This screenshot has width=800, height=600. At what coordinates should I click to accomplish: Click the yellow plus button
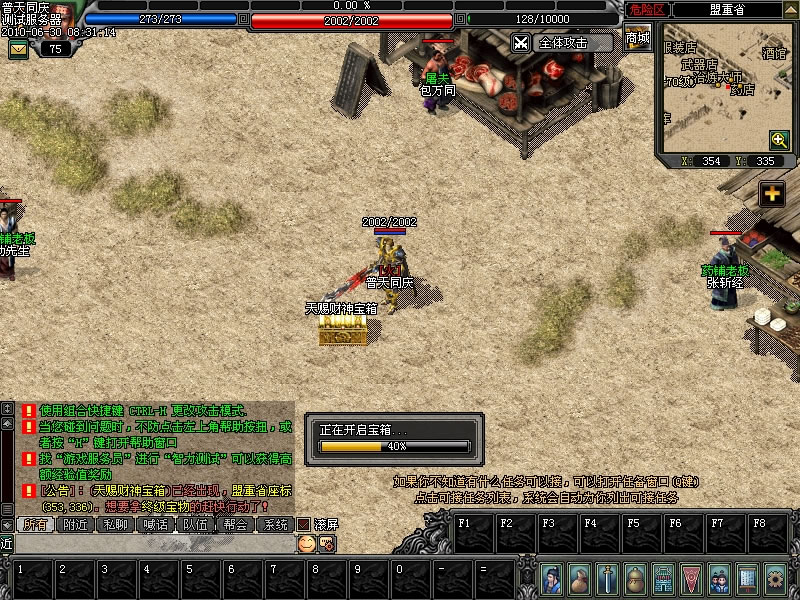tap(771, 194)
